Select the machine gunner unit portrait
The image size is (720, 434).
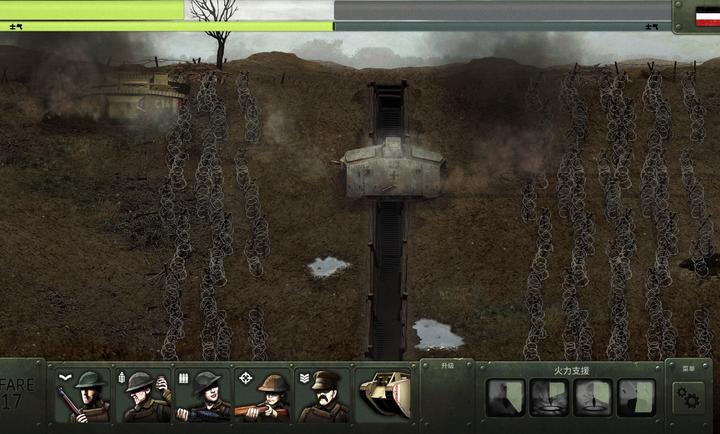click(204, 395)
